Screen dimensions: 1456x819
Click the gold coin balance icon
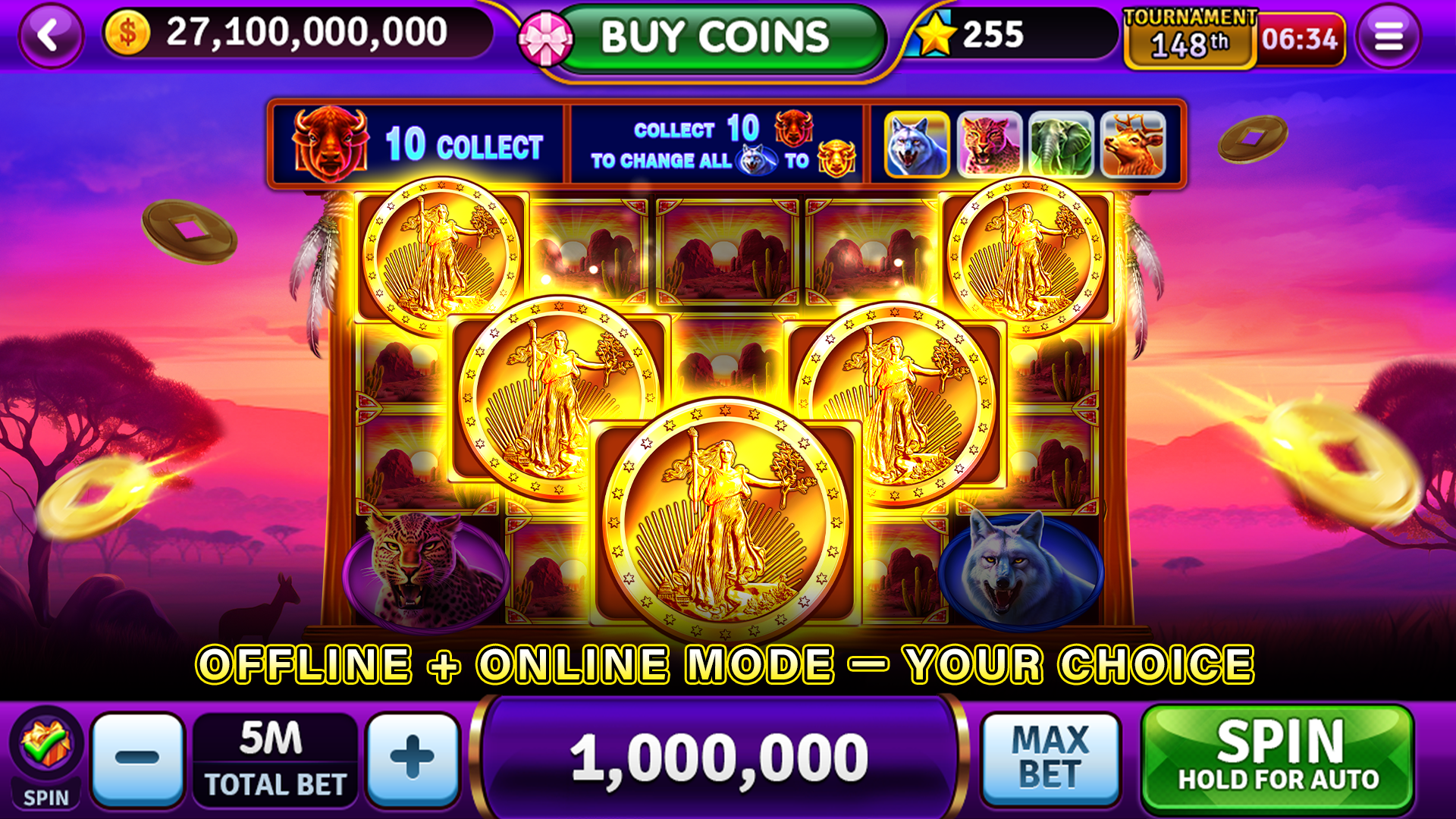(127, 33)
